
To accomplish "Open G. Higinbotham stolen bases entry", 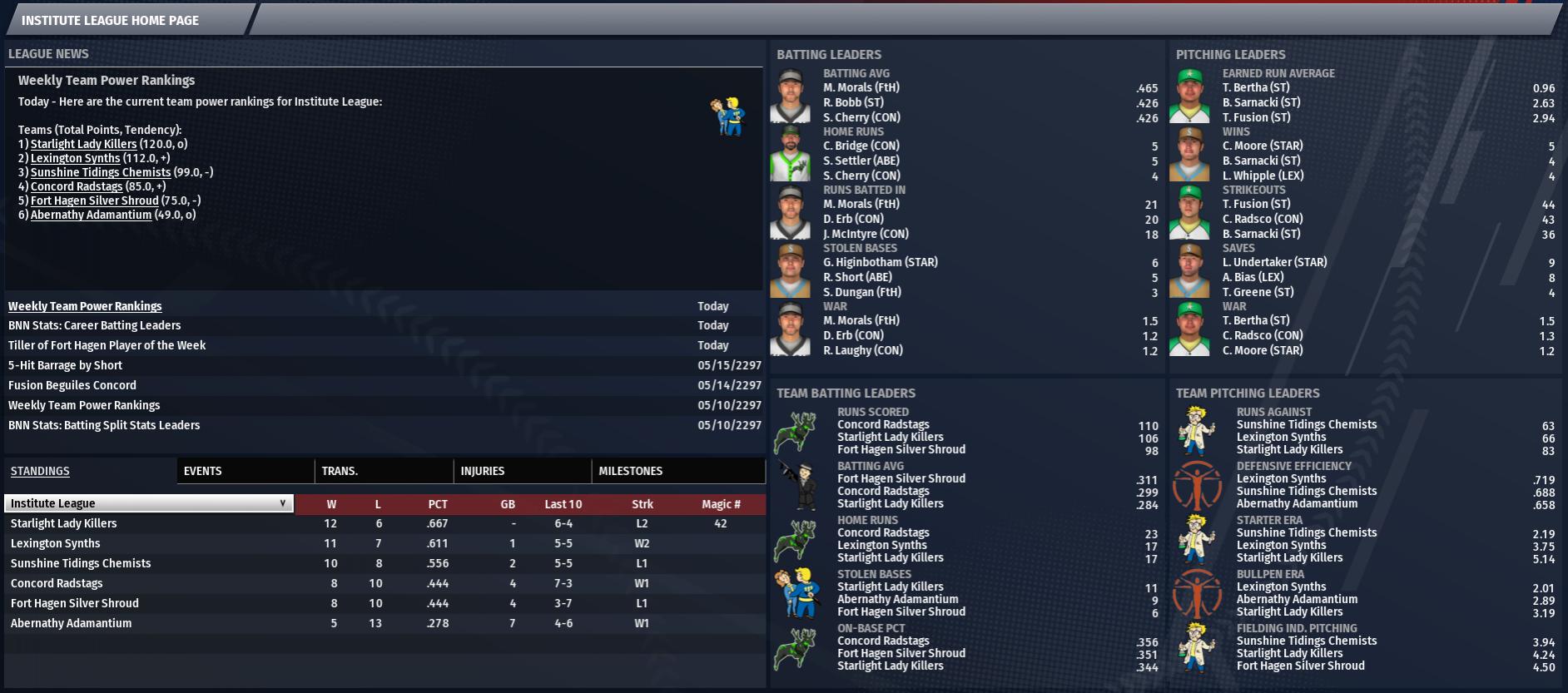I will (880, 262).
